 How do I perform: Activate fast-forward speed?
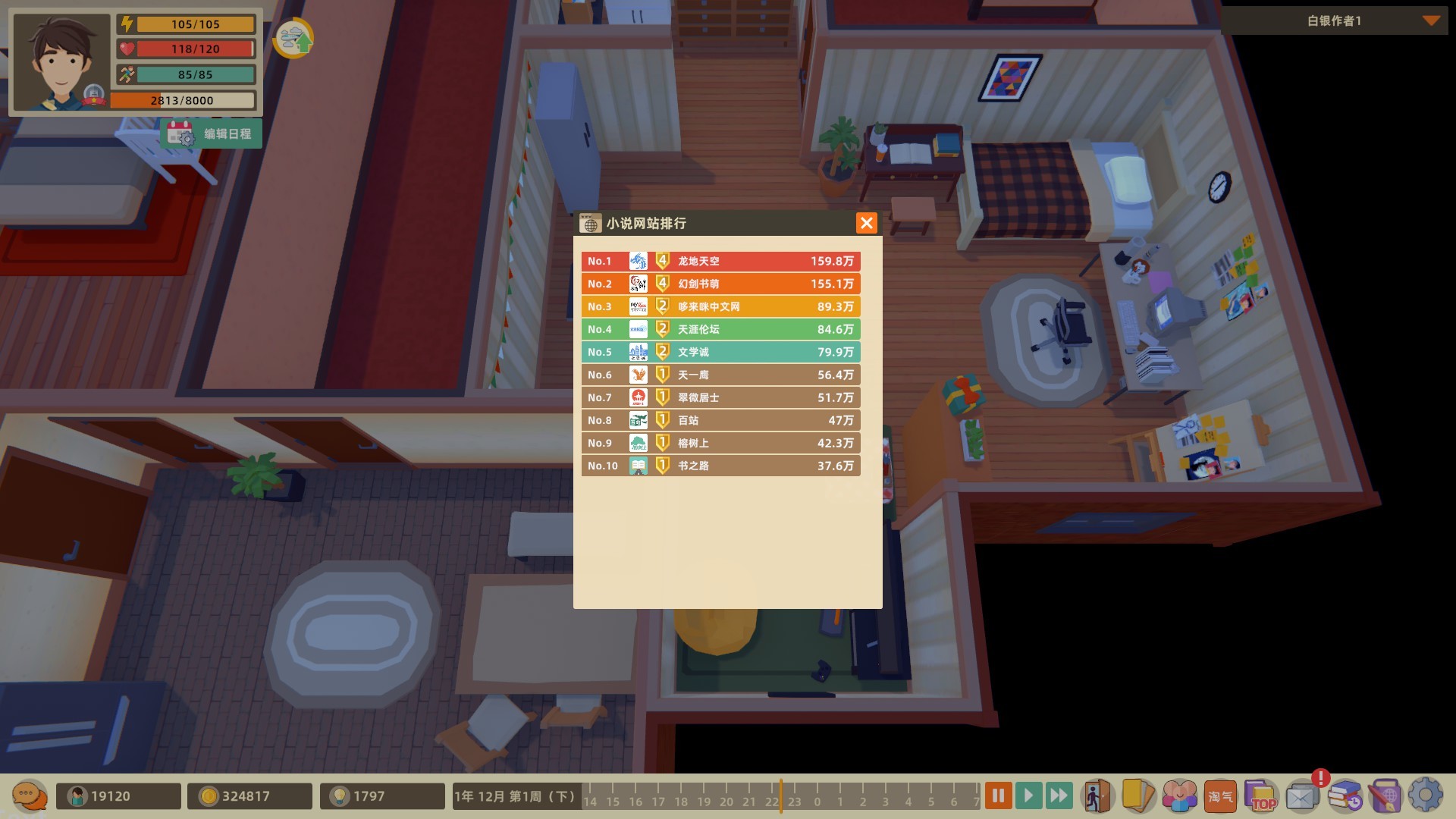[1059, 795]
